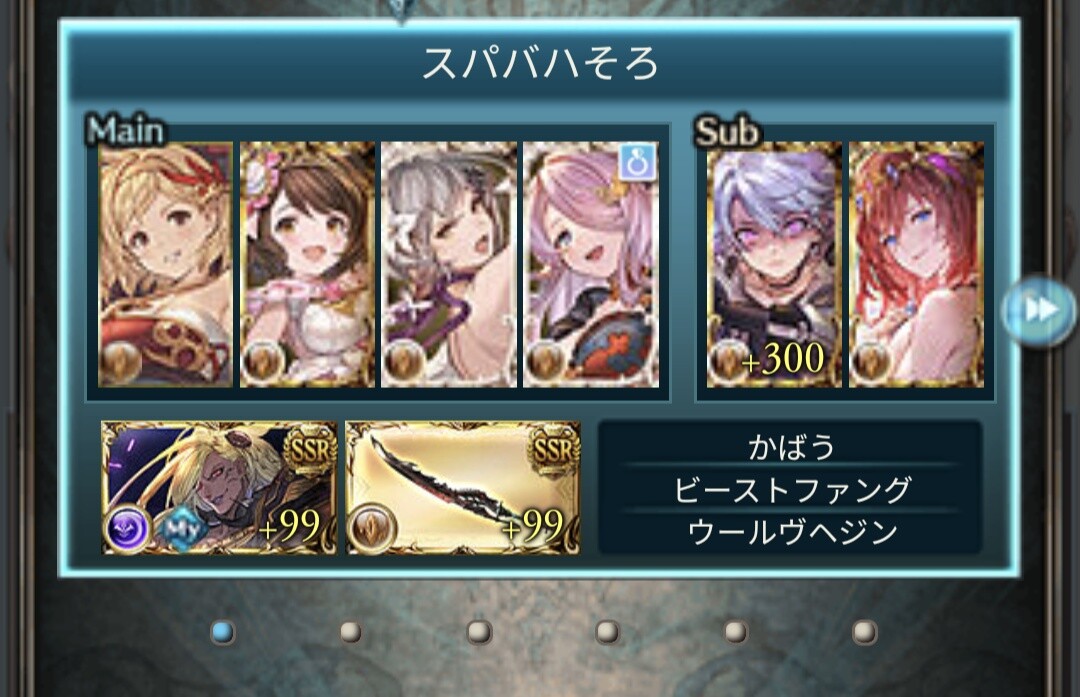Select the ビーストファング skill row
Viewport: 1080px width, 697px height.
tap(790, 490)
